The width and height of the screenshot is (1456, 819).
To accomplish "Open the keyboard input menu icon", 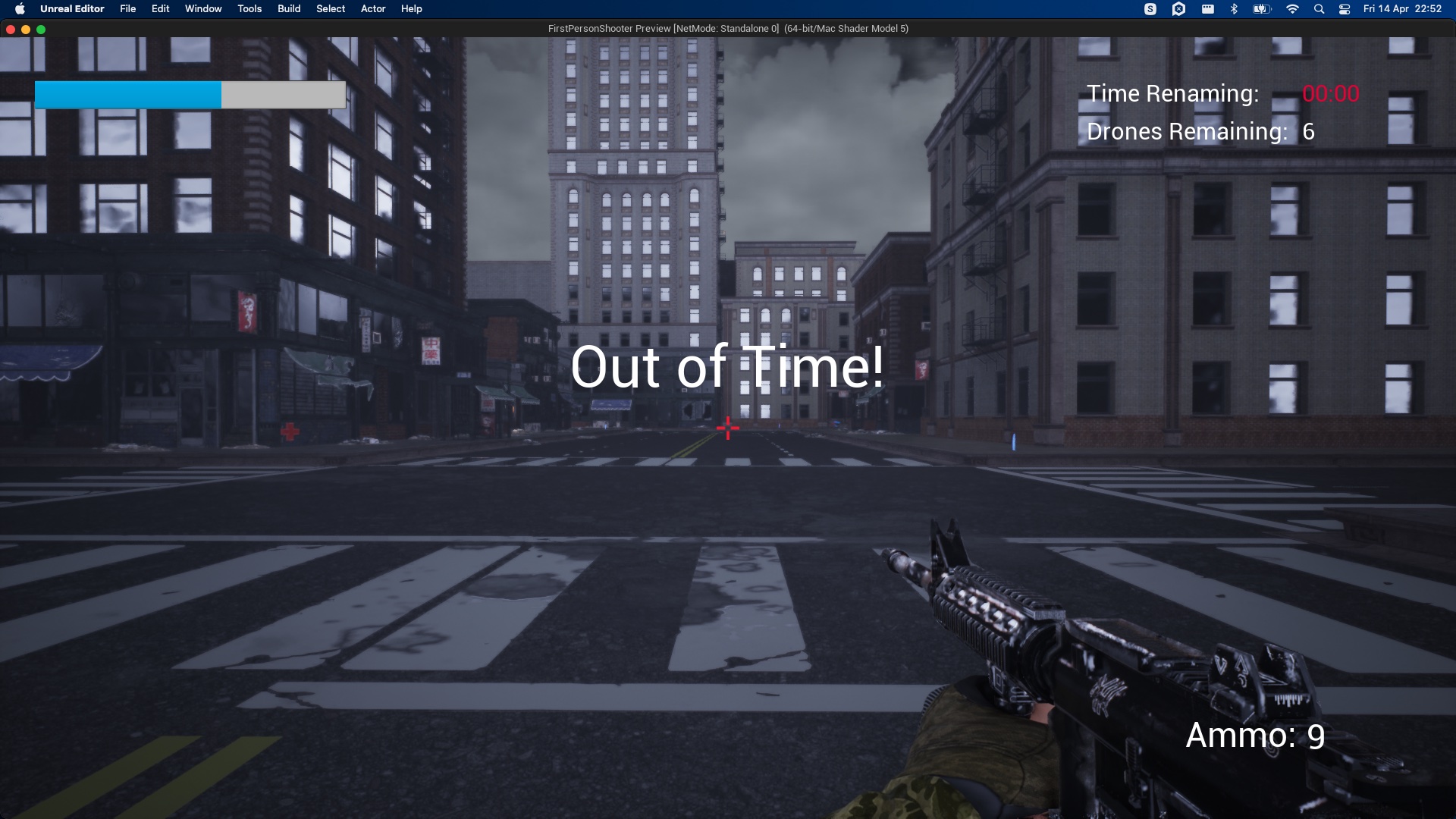I will pyautogui.click(x=1208, y=8).
